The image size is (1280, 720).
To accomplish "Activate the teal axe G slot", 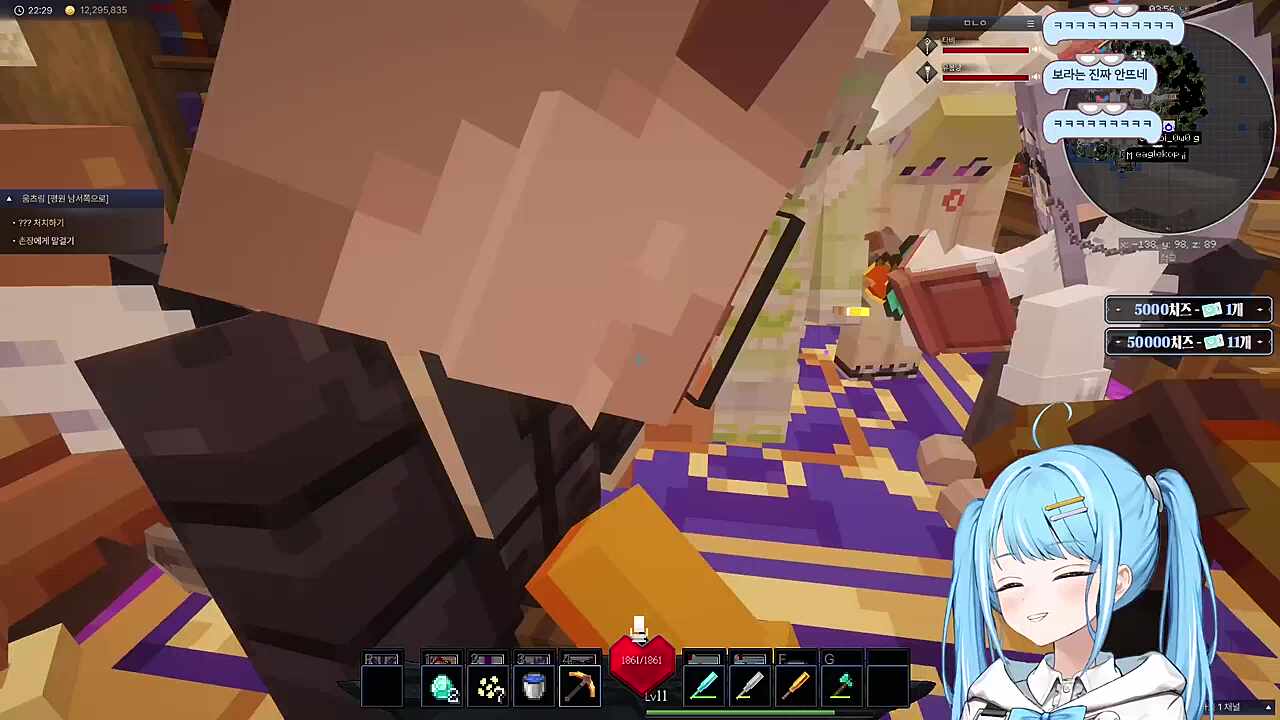I will 843,688.
